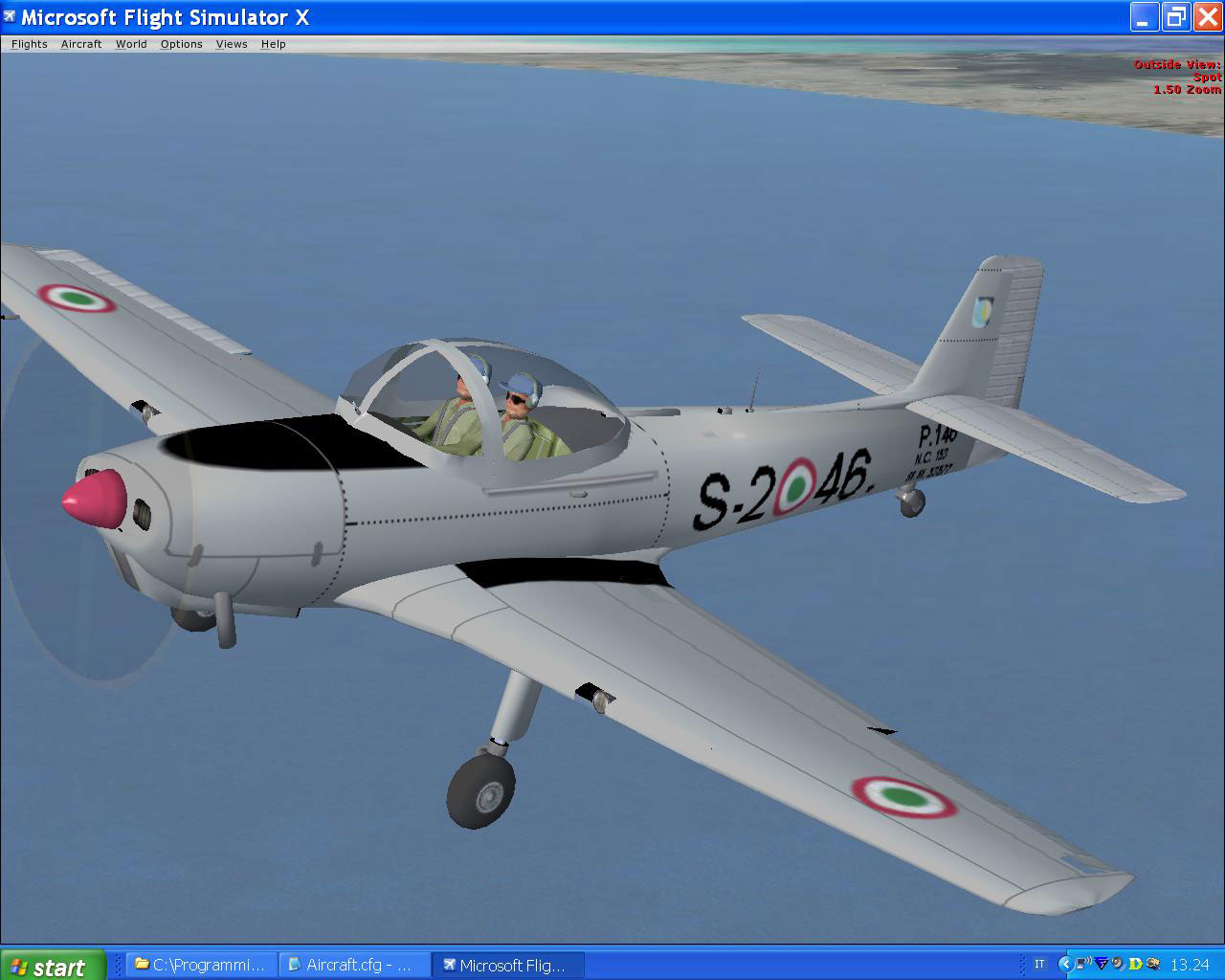The image size is (1225, 980).
Task: Click the blue triangle tray icon
Action: (1101, 964)
